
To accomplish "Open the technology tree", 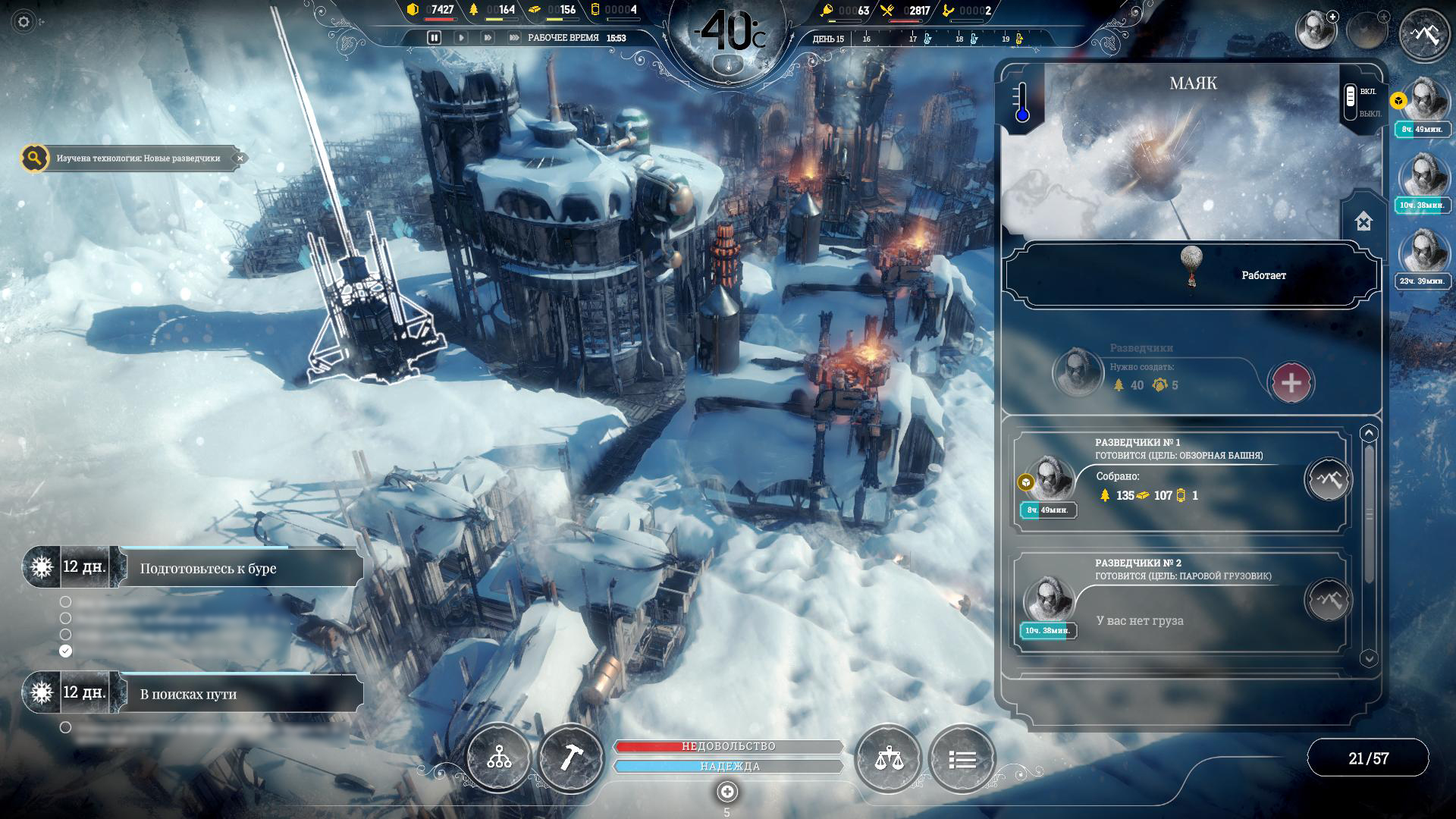I will (x=499, y=758).
